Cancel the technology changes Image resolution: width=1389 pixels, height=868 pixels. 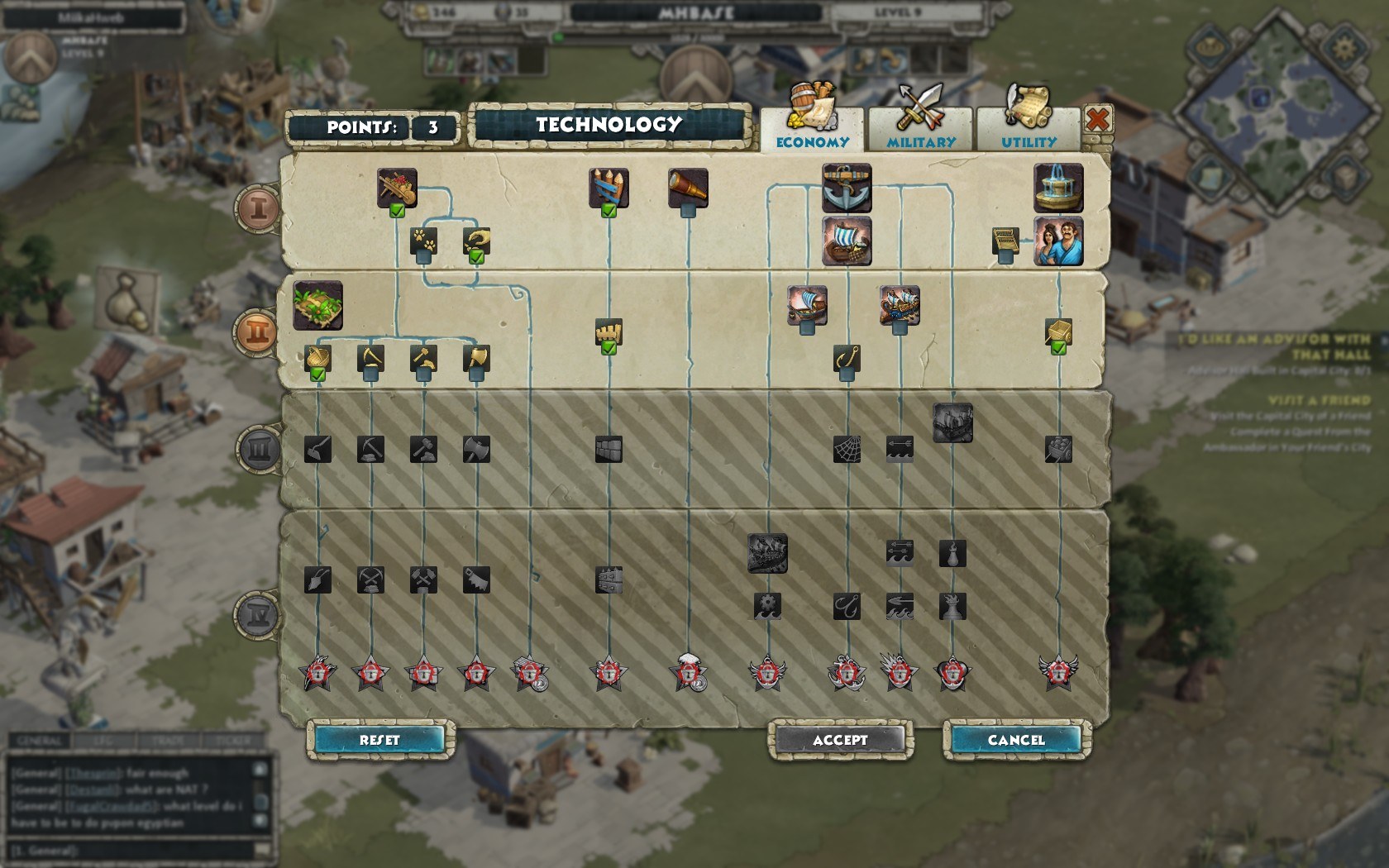pos(1016,740)
